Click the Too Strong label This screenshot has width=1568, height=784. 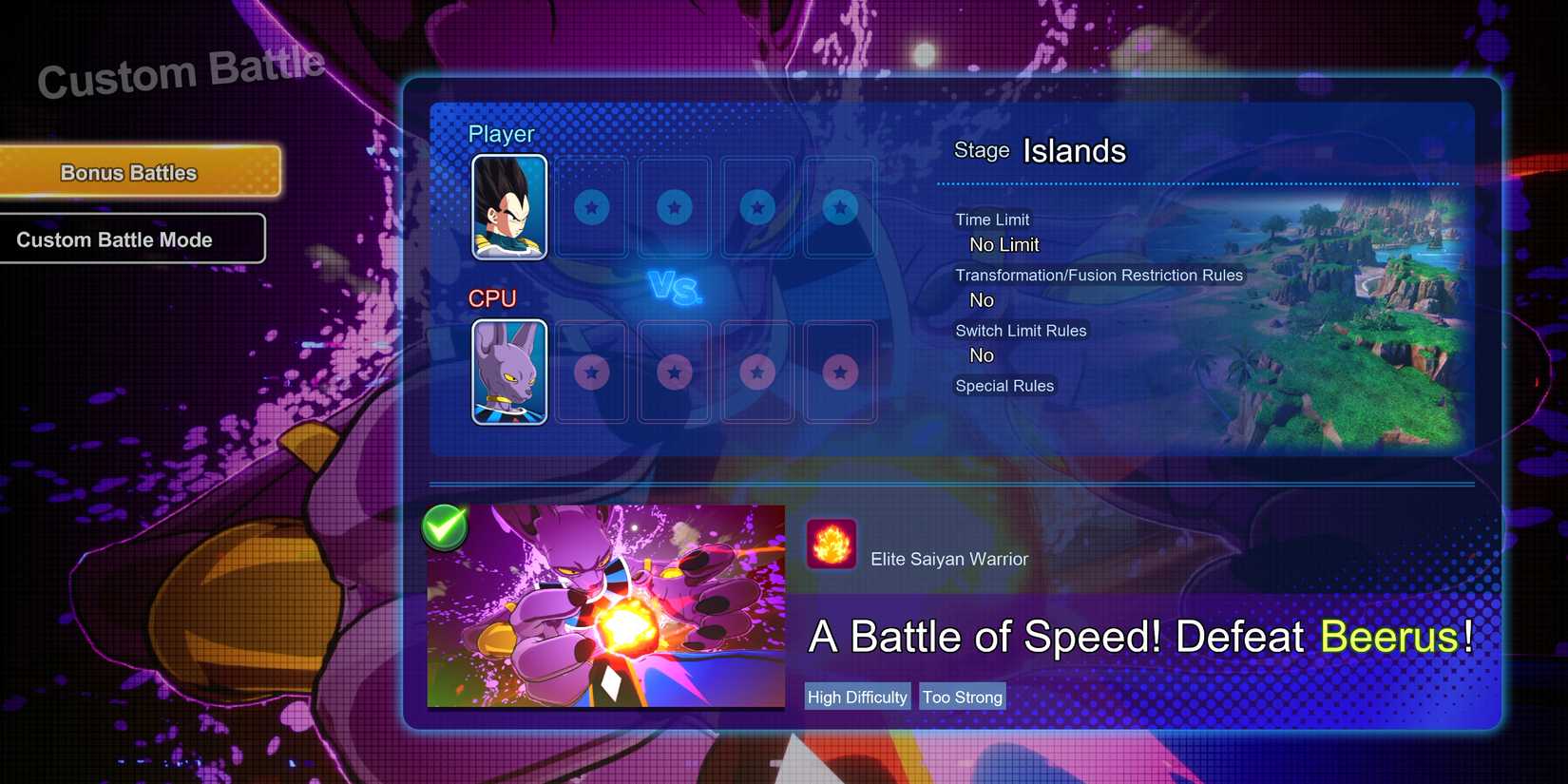(962, 696)
